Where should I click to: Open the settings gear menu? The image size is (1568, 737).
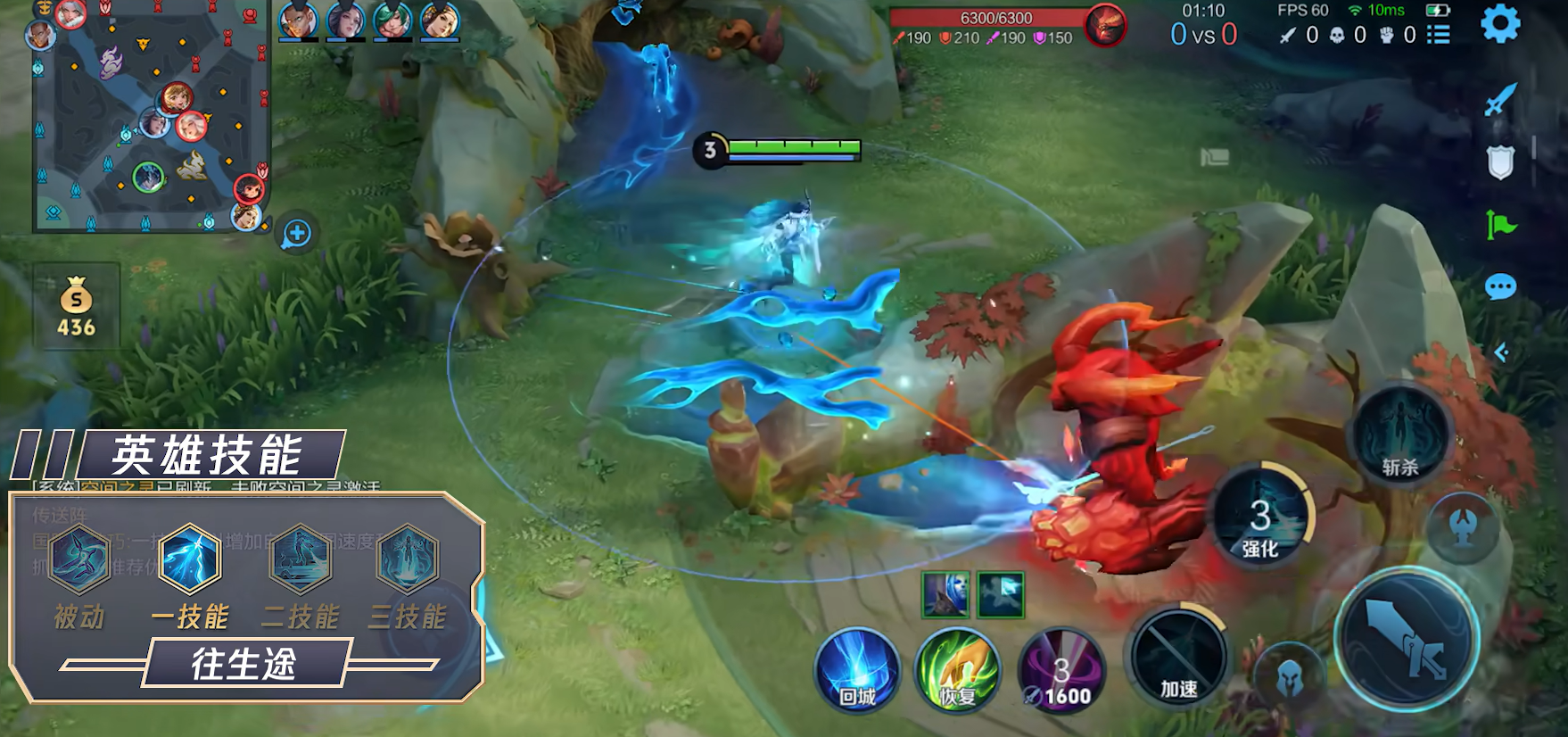(x=1500, y=24)
